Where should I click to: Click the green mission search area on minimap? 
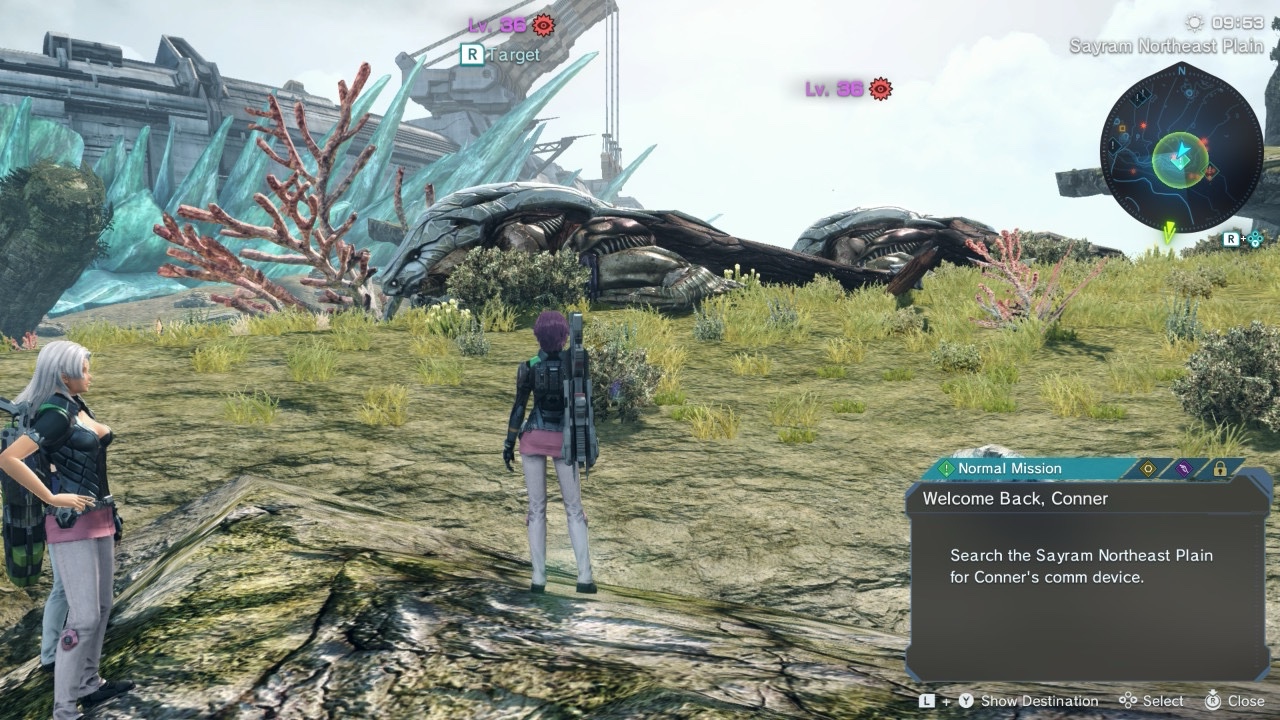[1179, 160]
